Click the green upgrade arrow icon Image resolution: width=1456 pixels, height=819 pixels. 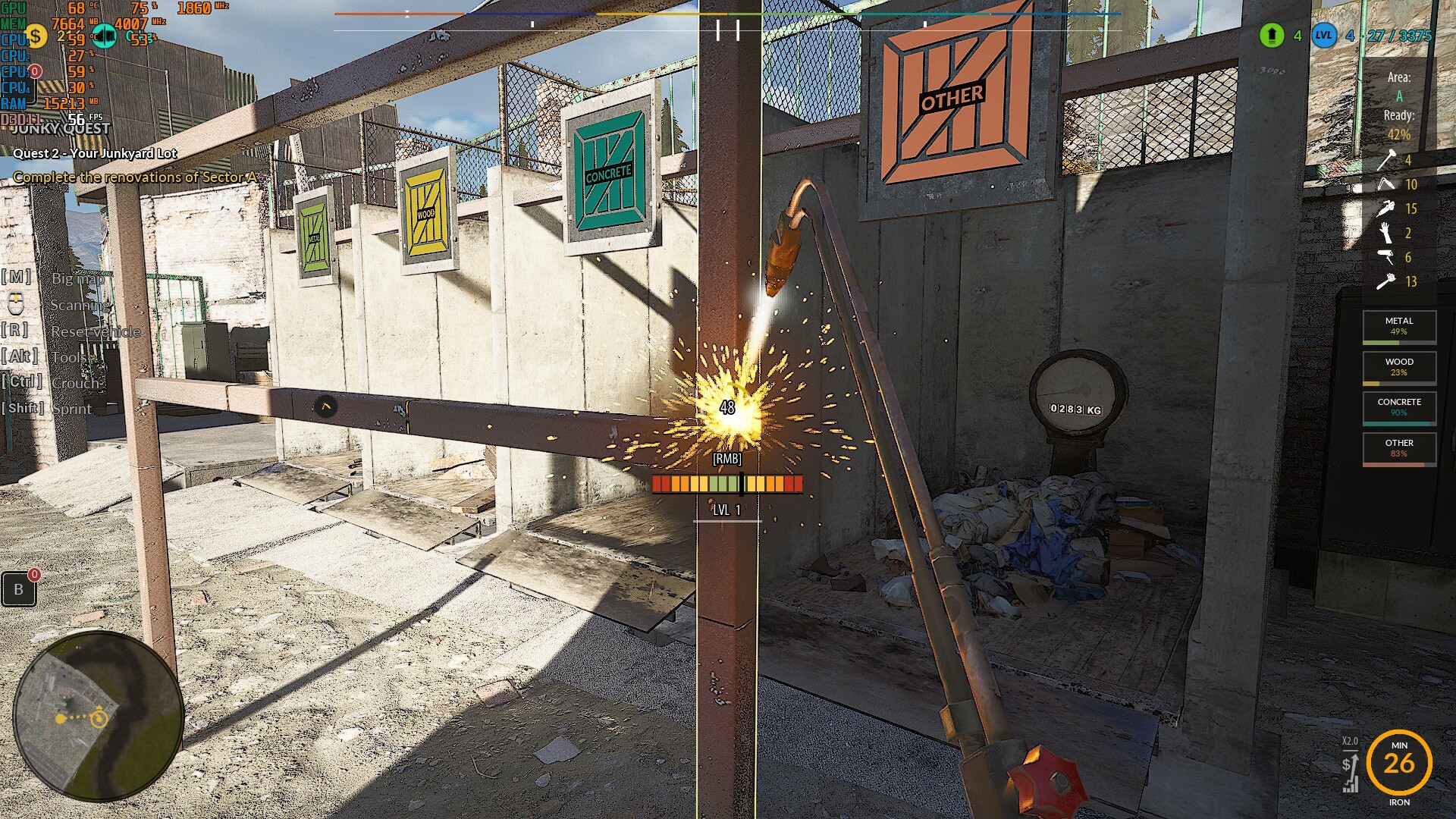[1272, 35]
